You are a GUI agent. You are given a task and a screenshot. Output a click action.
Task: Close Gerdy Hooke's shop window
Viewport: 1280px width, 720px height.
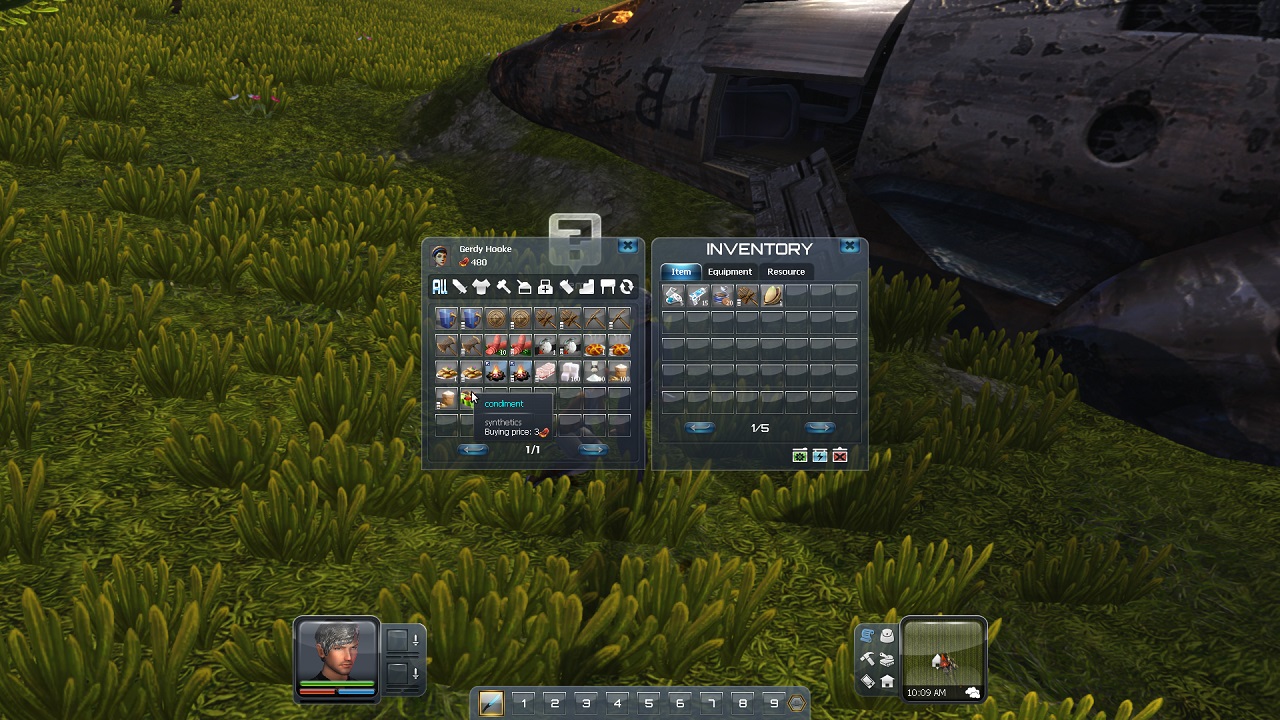click(x=627, y=246)
